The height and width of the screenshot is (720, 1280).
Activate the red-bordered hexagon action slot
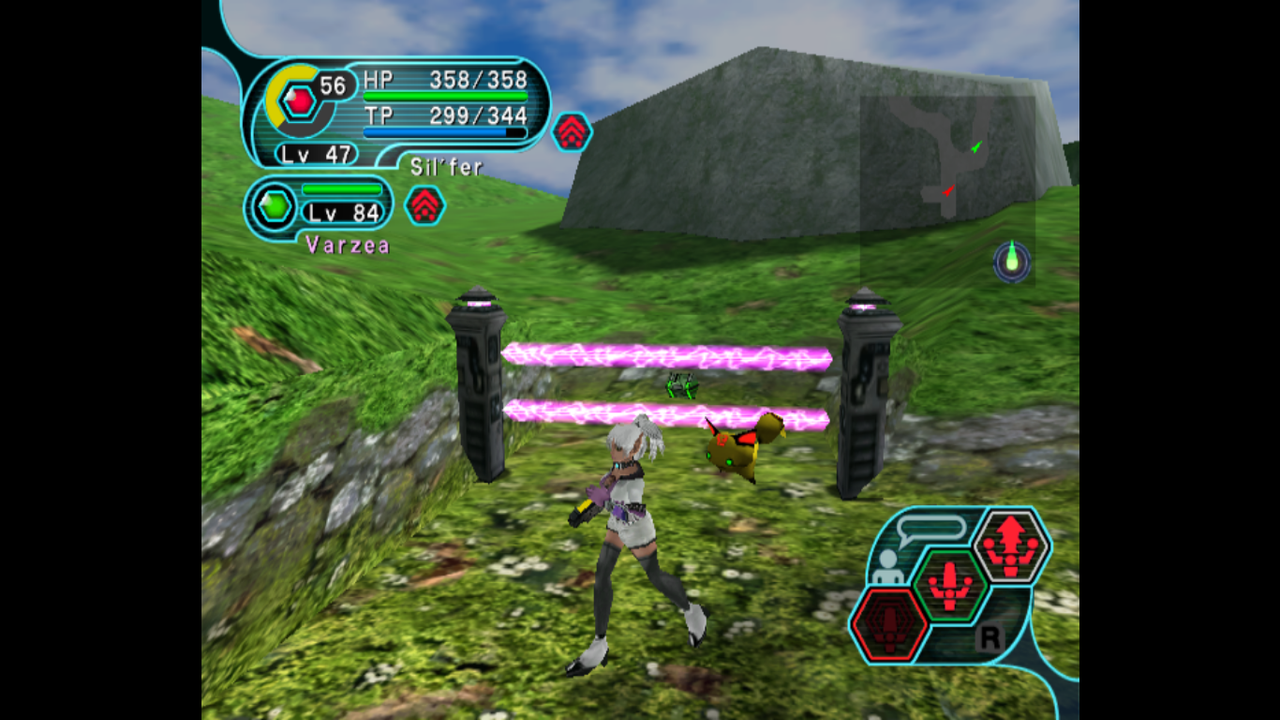tap(889, 624)
